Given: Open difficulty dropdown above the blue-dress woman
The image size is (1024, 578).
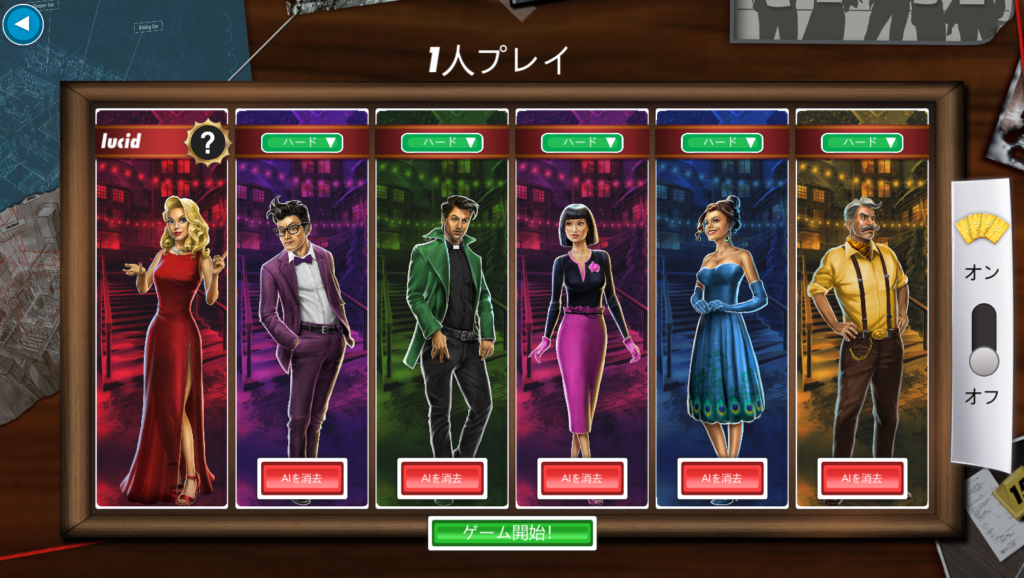Looking at the screenshot, I should pos(722,142).
